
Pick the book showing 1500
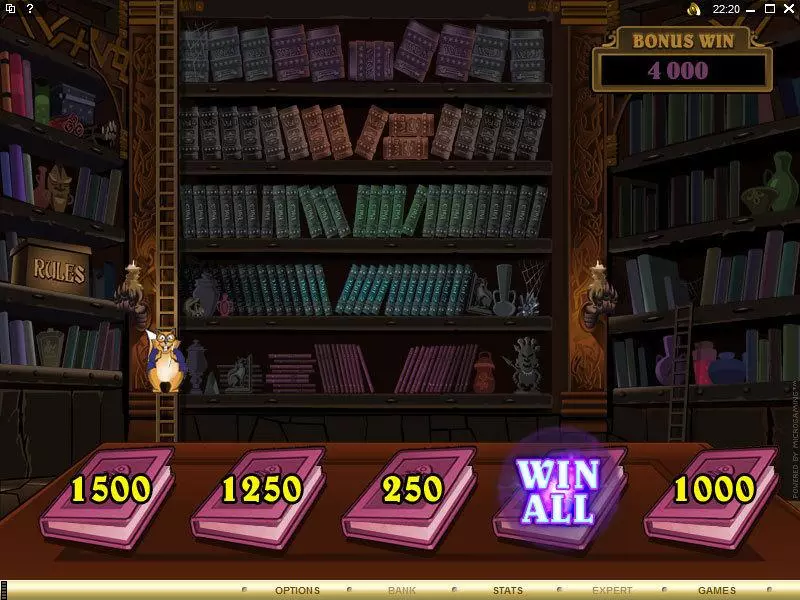(x=109, y=491)
